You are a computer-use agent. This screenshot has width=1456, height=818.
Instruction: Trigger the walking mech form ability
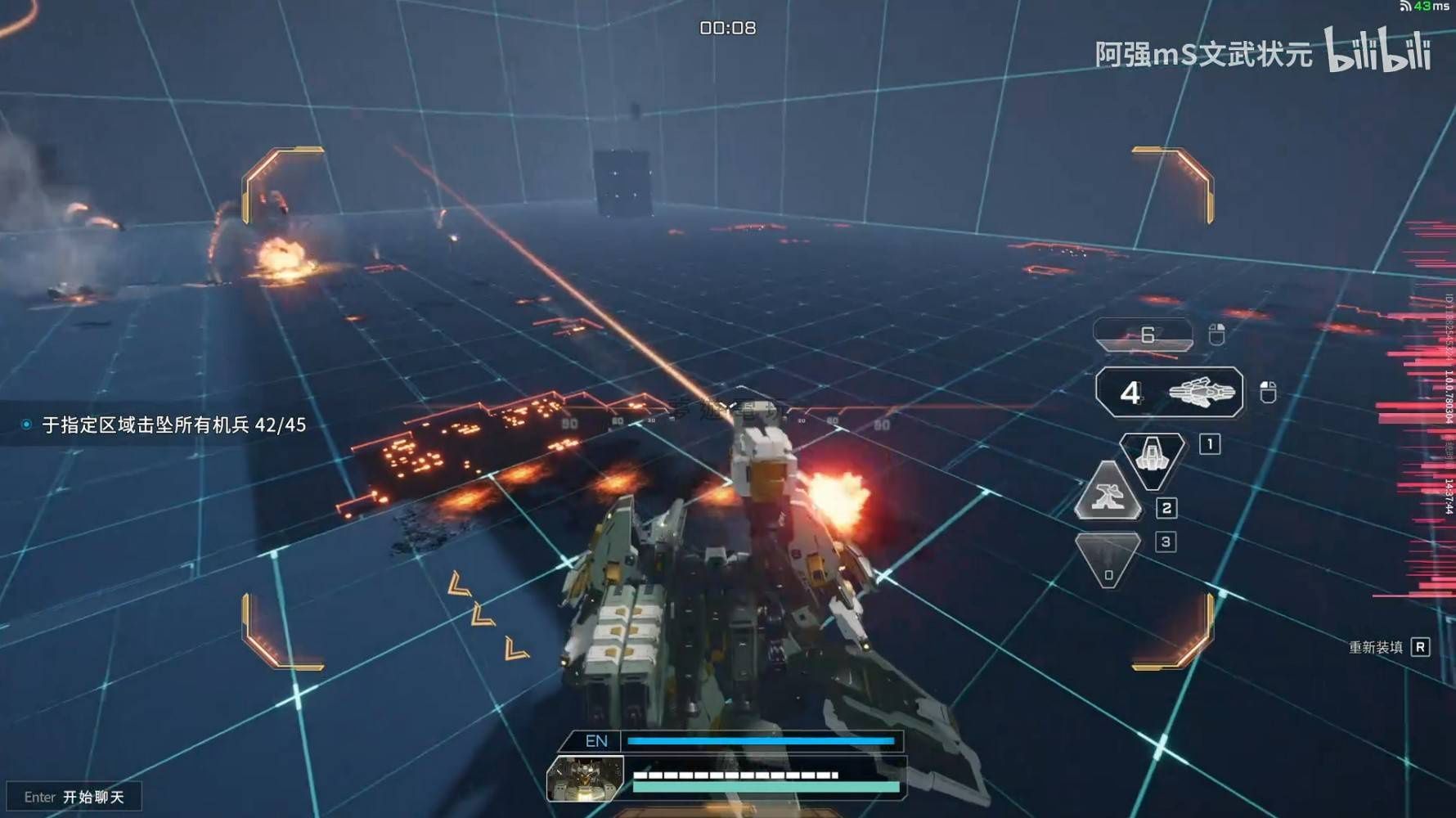pos(1108,493)
